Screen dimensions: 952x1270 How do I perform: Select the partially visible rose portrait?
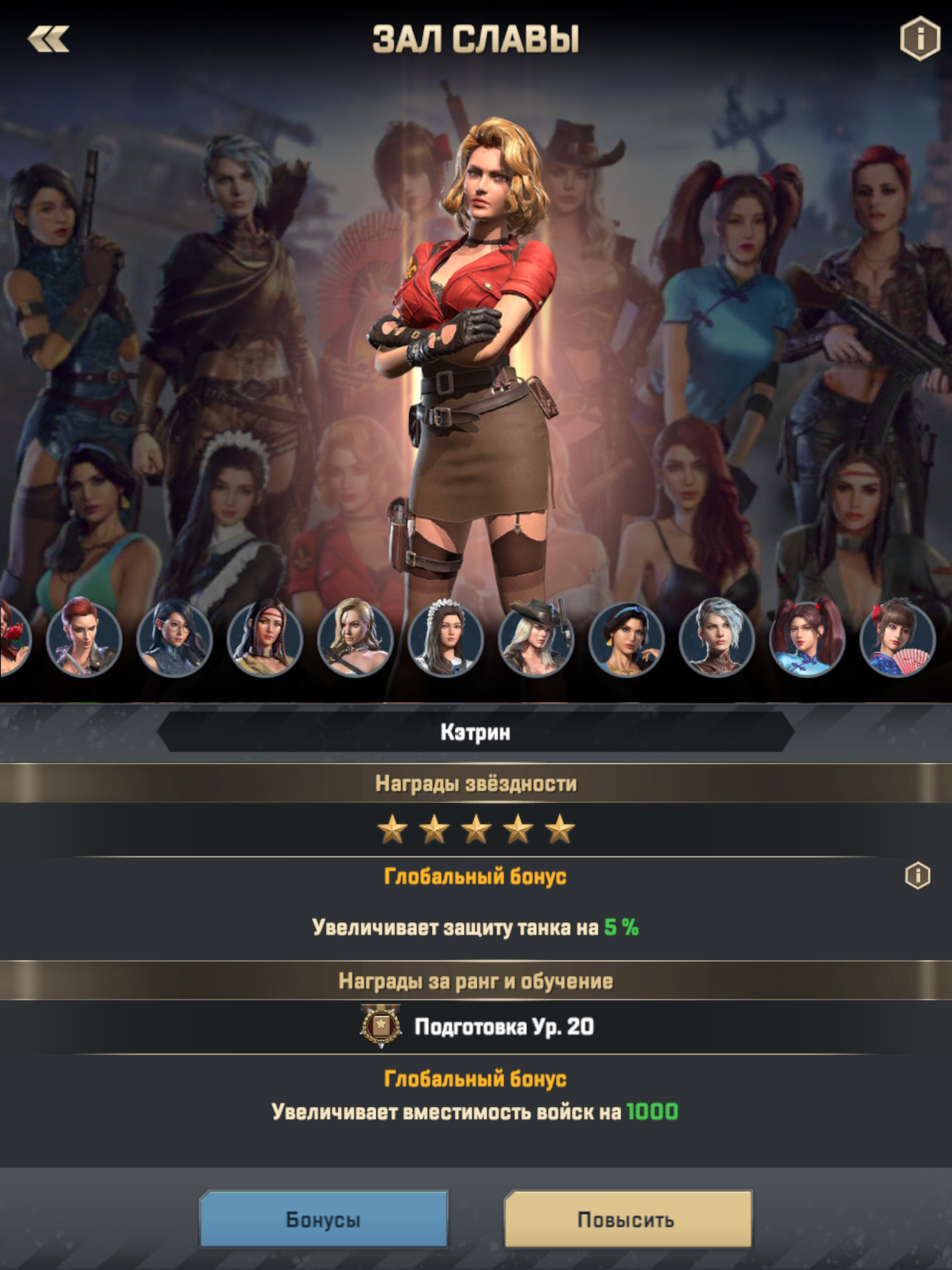pos(12,637)
